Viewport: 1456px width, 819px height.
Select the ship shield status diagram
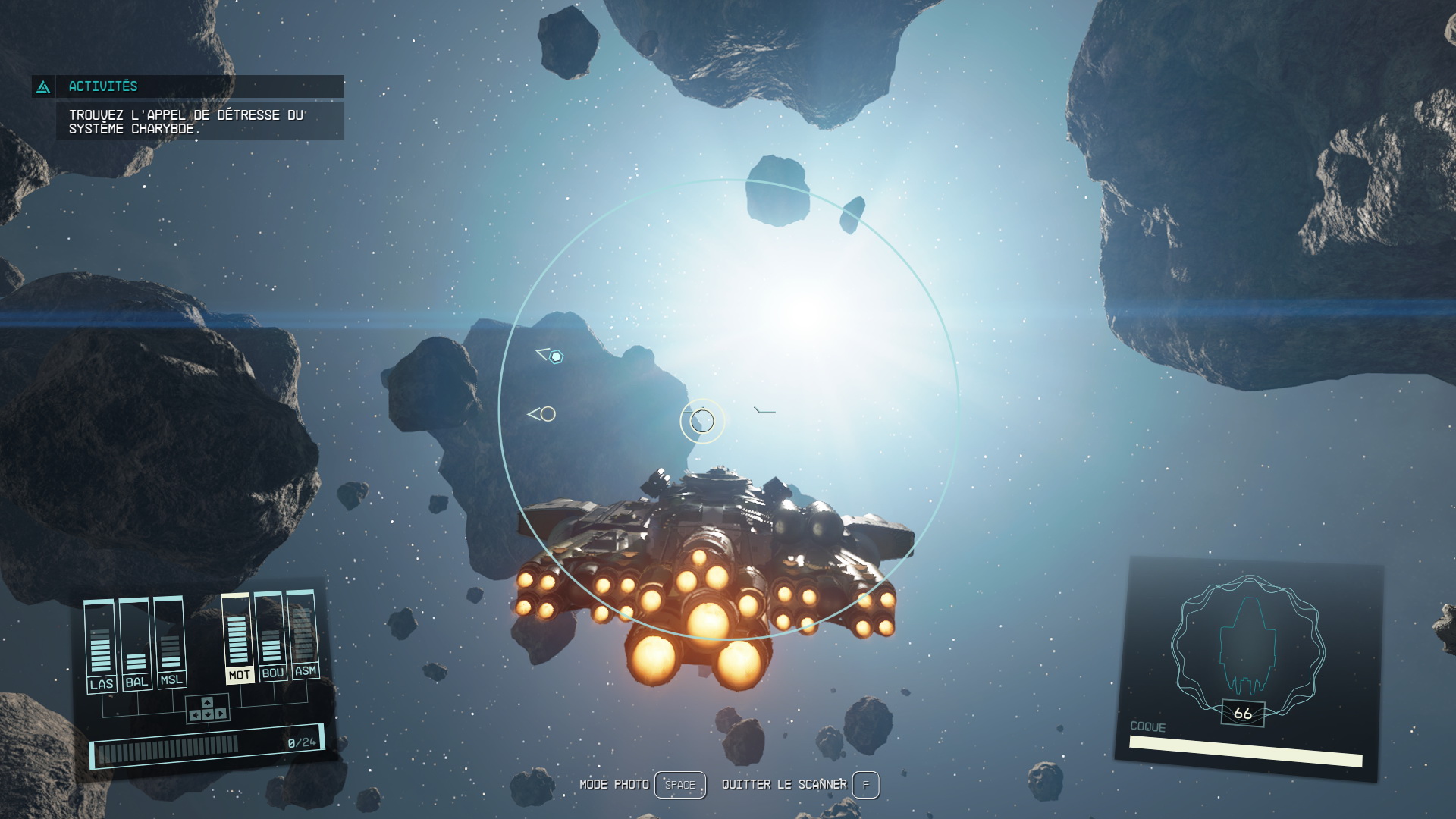pos(1247,646)
